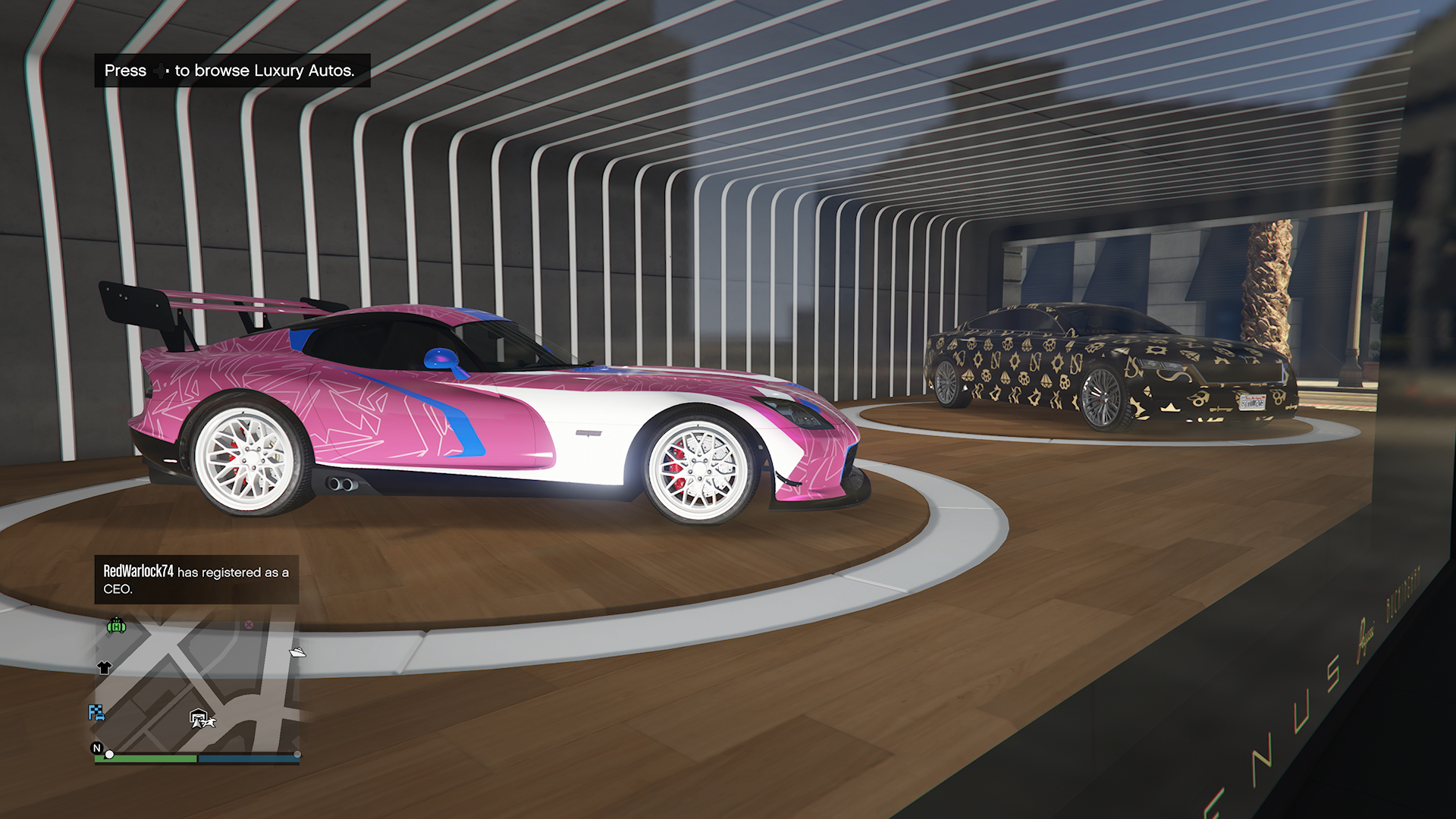Viewport: 1456px width, 819px height.
Task: Click the white yacht blip
Action: click(x=297, y=651)
